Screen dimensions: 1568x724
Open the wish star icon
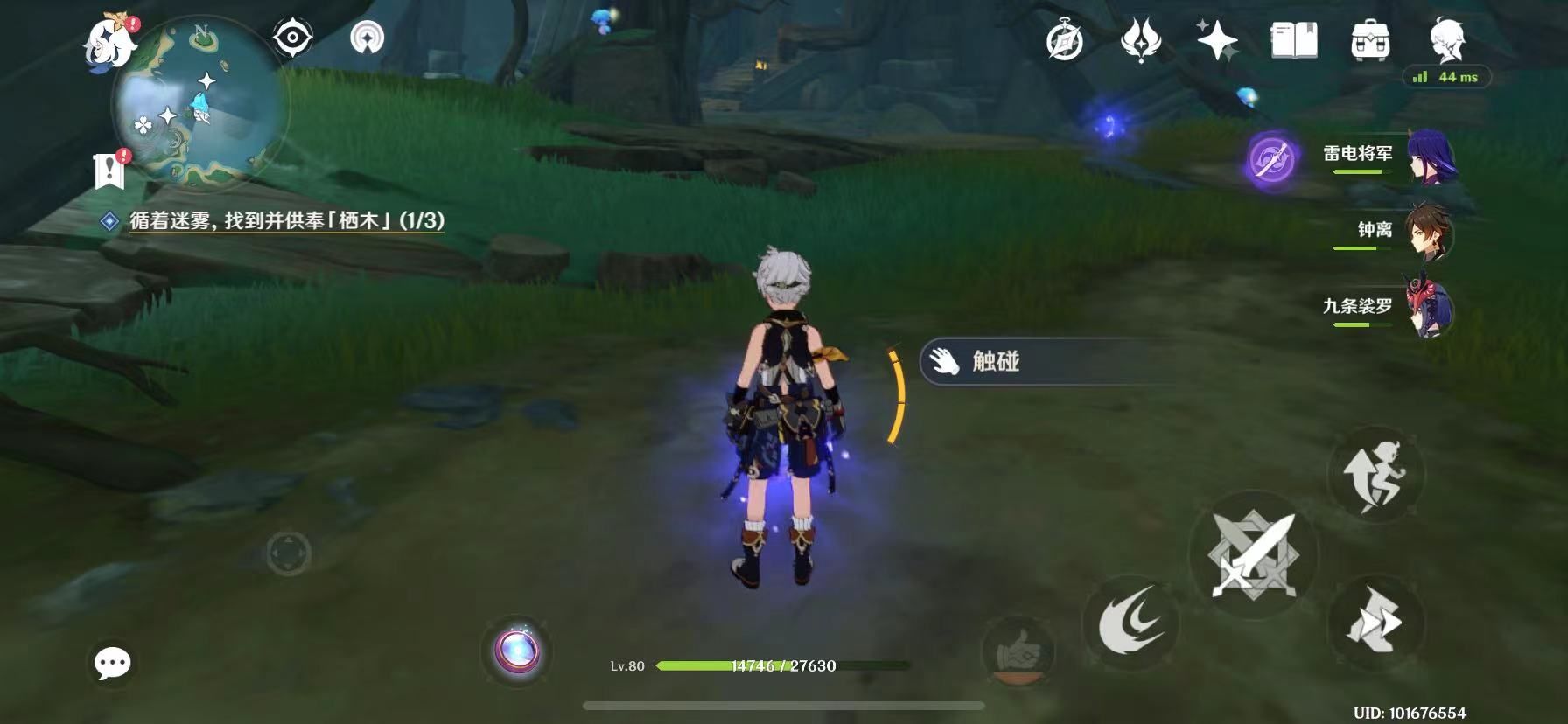click(1217, 41)
